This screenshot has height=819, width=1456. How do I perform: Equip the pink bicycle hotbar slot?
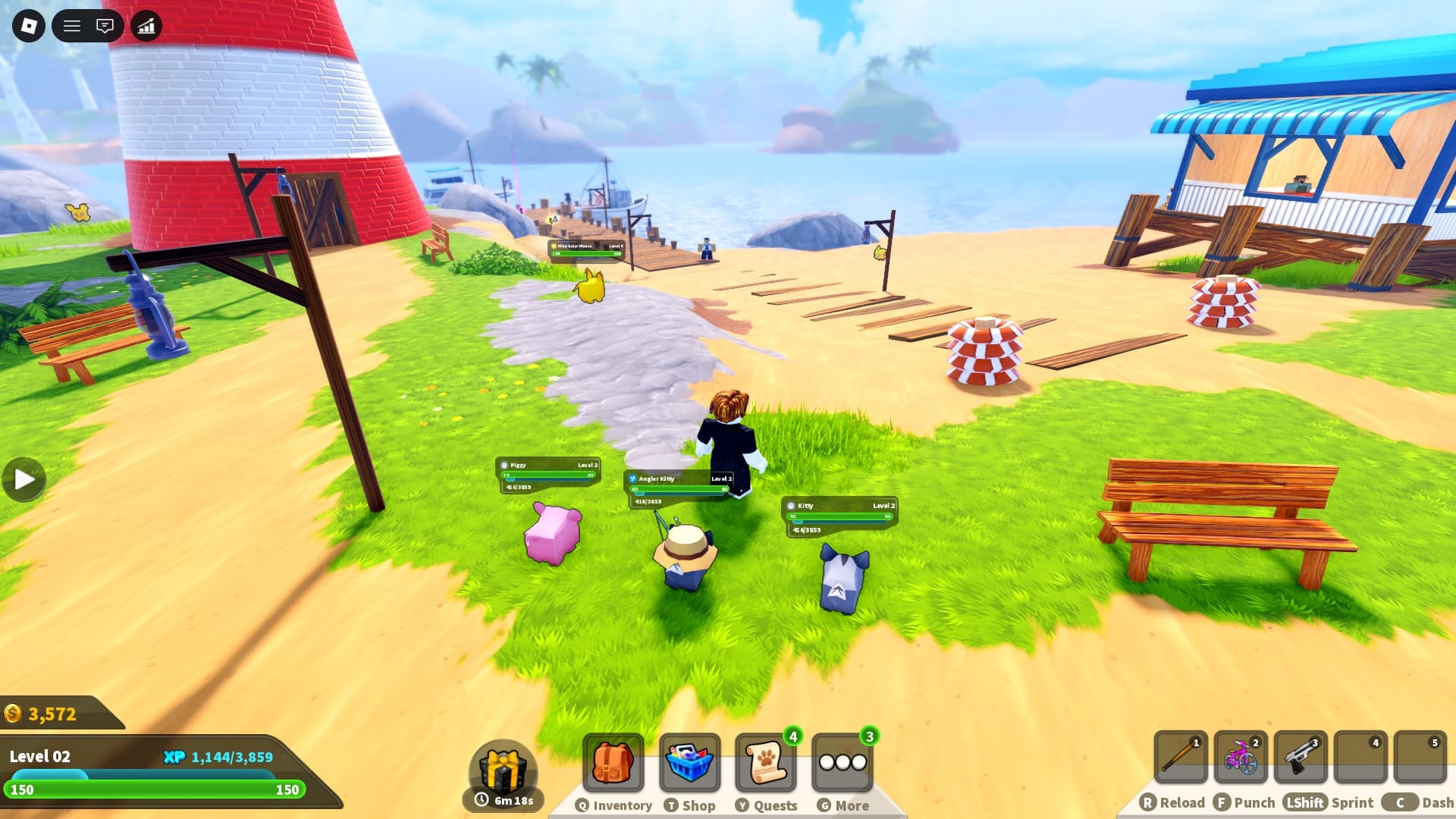pos(1241,757)
